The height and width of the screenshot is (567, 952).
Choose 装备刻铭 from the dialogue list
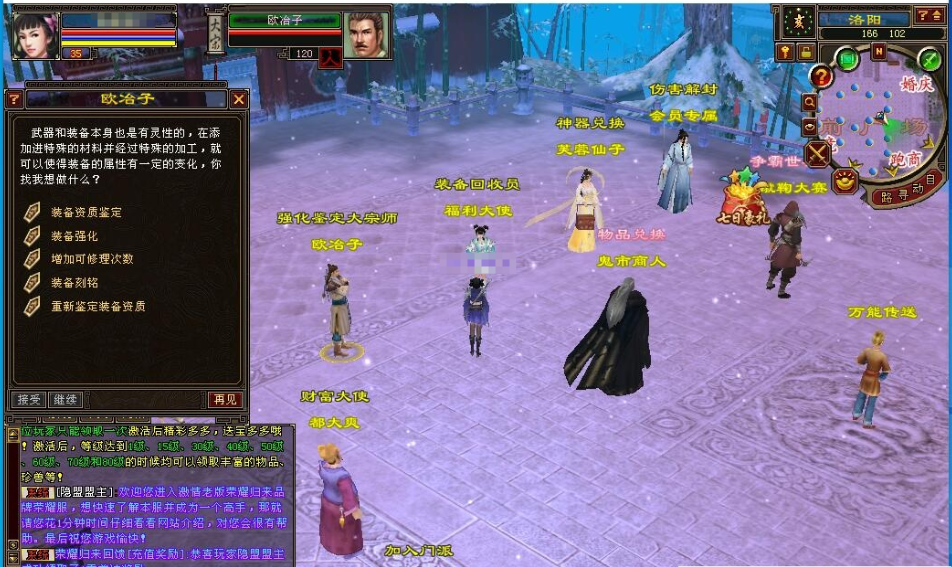tap(75, 283)
